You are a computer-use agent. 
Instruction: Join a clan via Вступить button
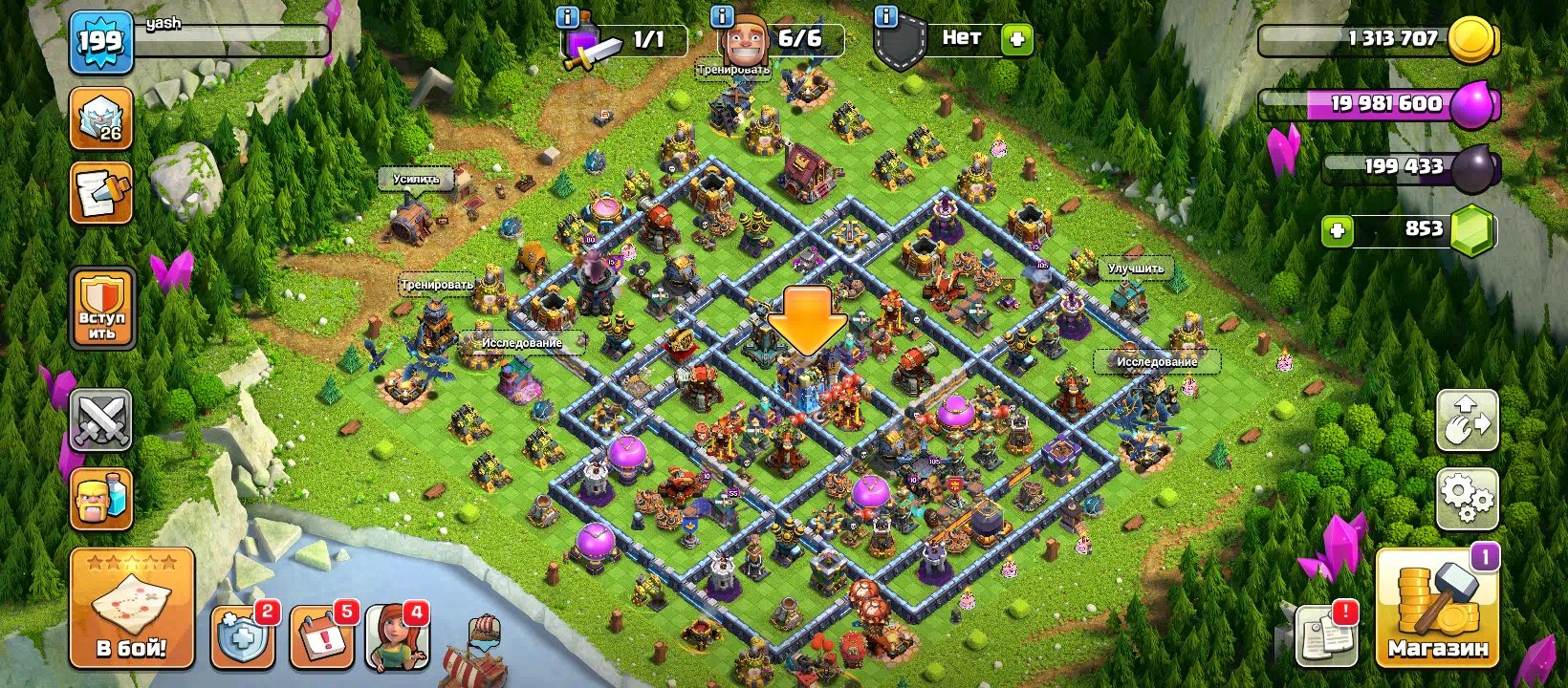(x=99, y=311)
